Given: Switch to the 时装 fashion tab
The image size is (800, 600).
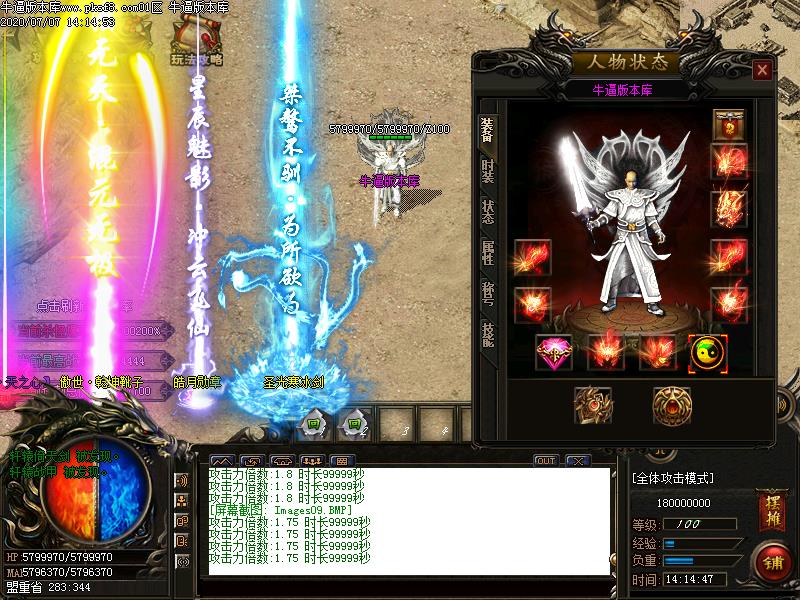Looking at the screenshot, I should click(488, 171).
